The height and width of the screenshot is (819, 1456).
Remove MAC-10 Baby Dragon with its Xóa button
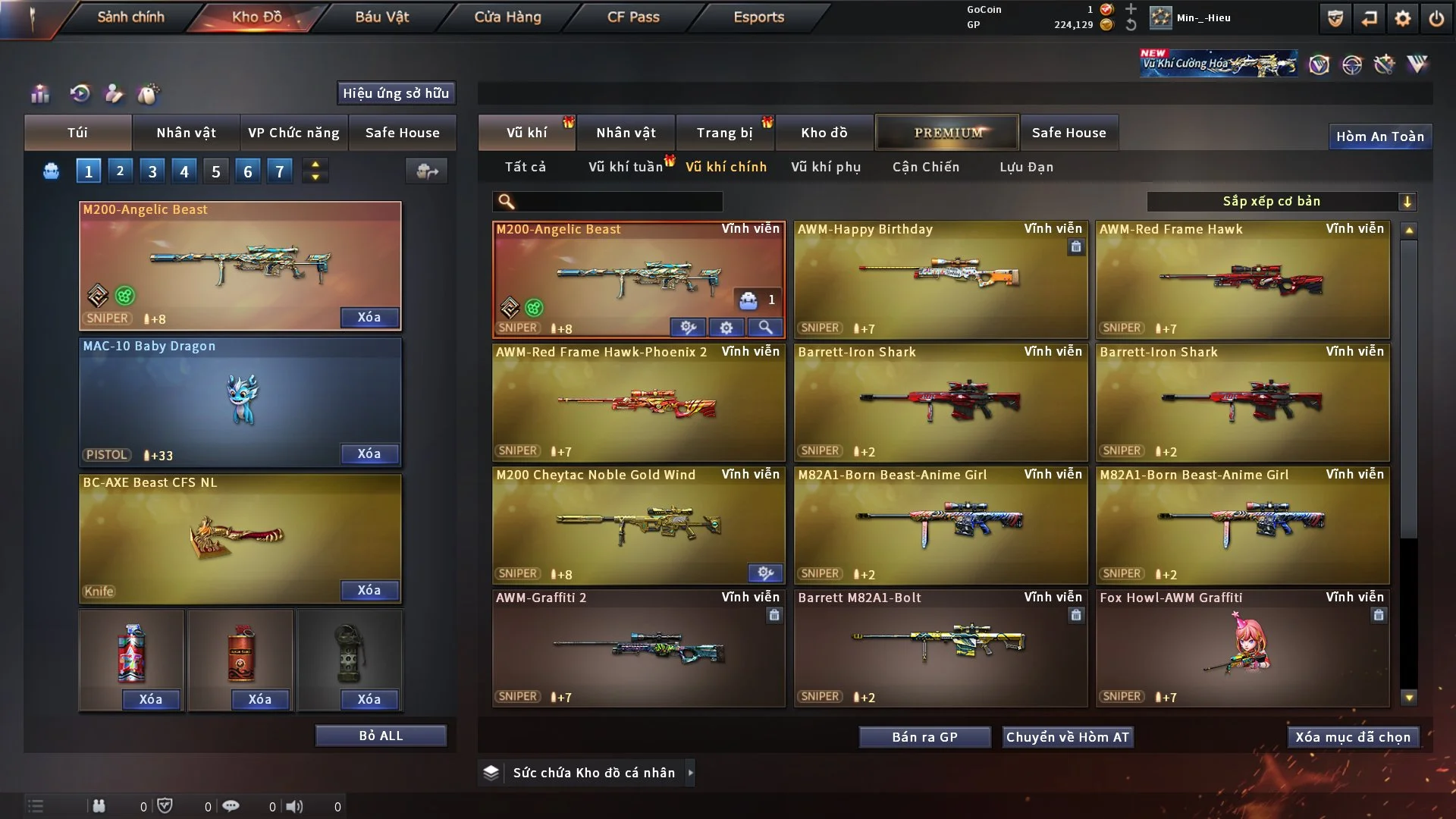coord(369,453)
